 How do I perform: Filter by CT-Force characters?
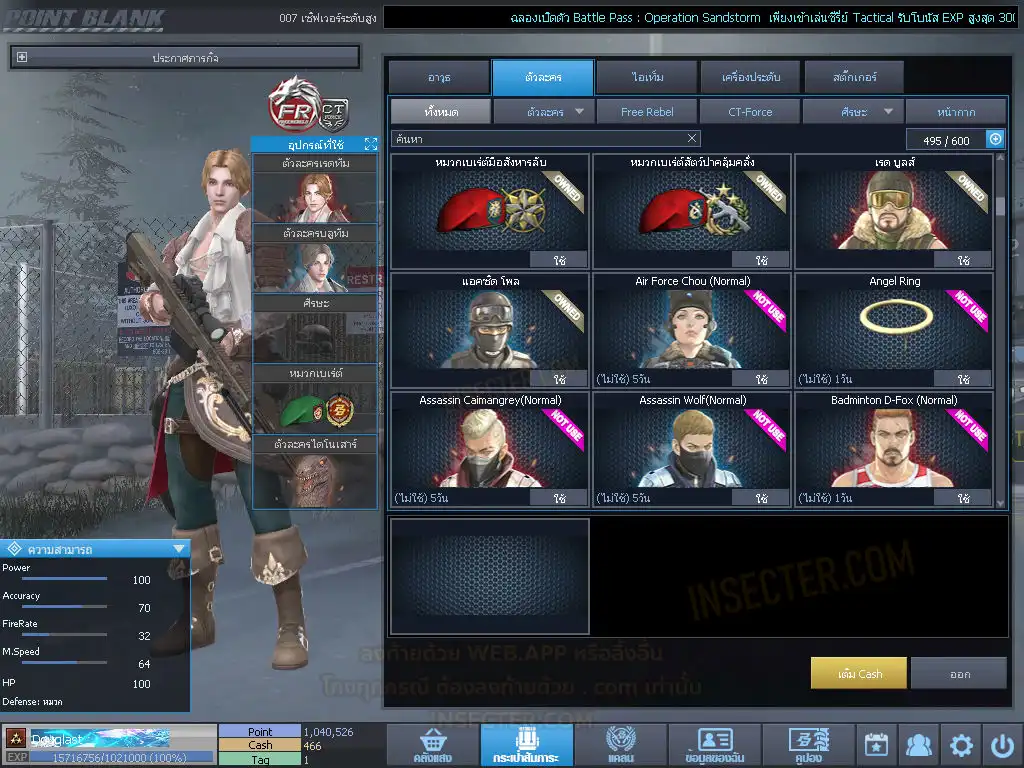tap(750, 112)
